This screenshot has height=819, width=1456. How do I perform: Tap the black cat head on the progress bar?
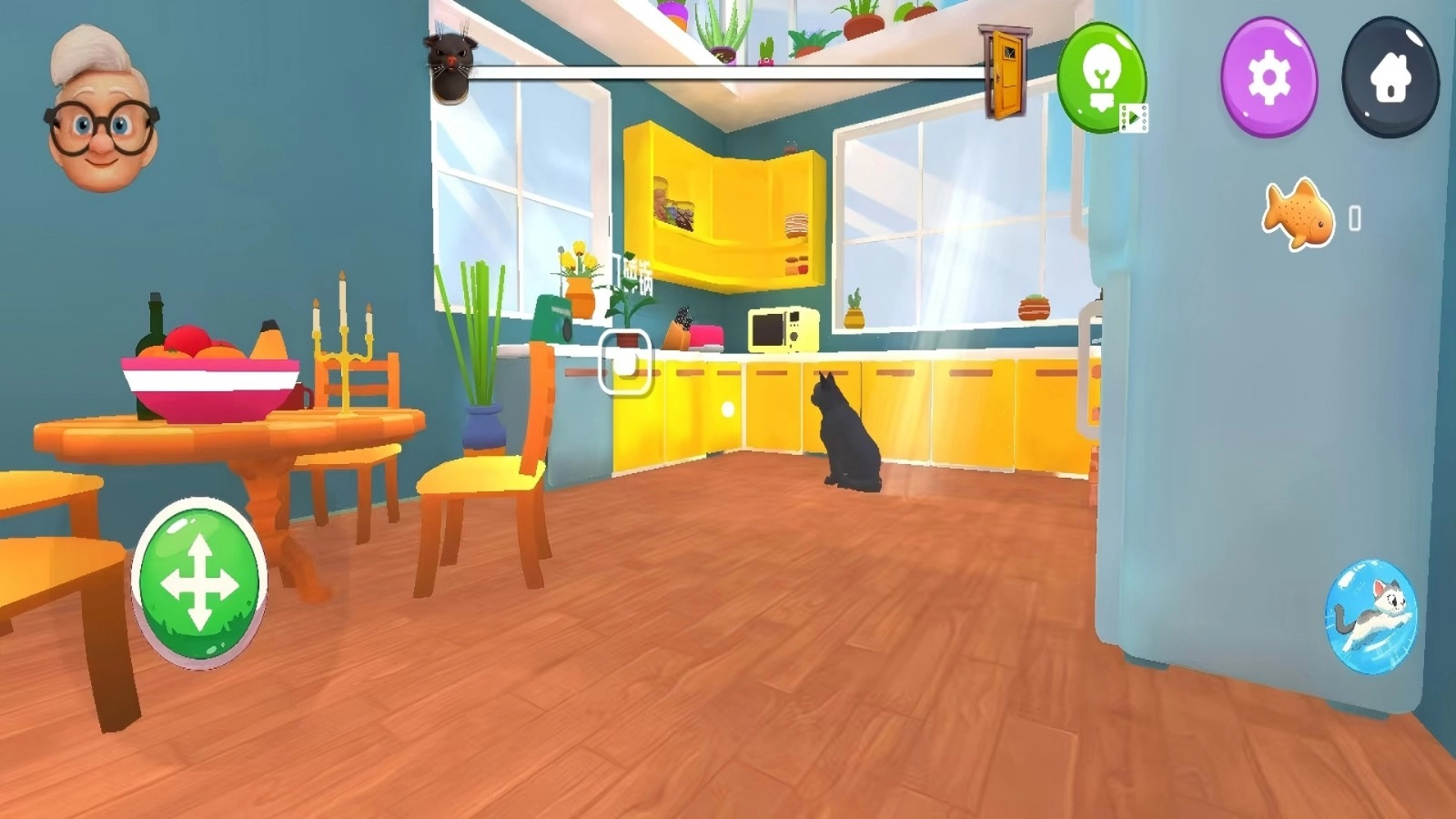452,64
